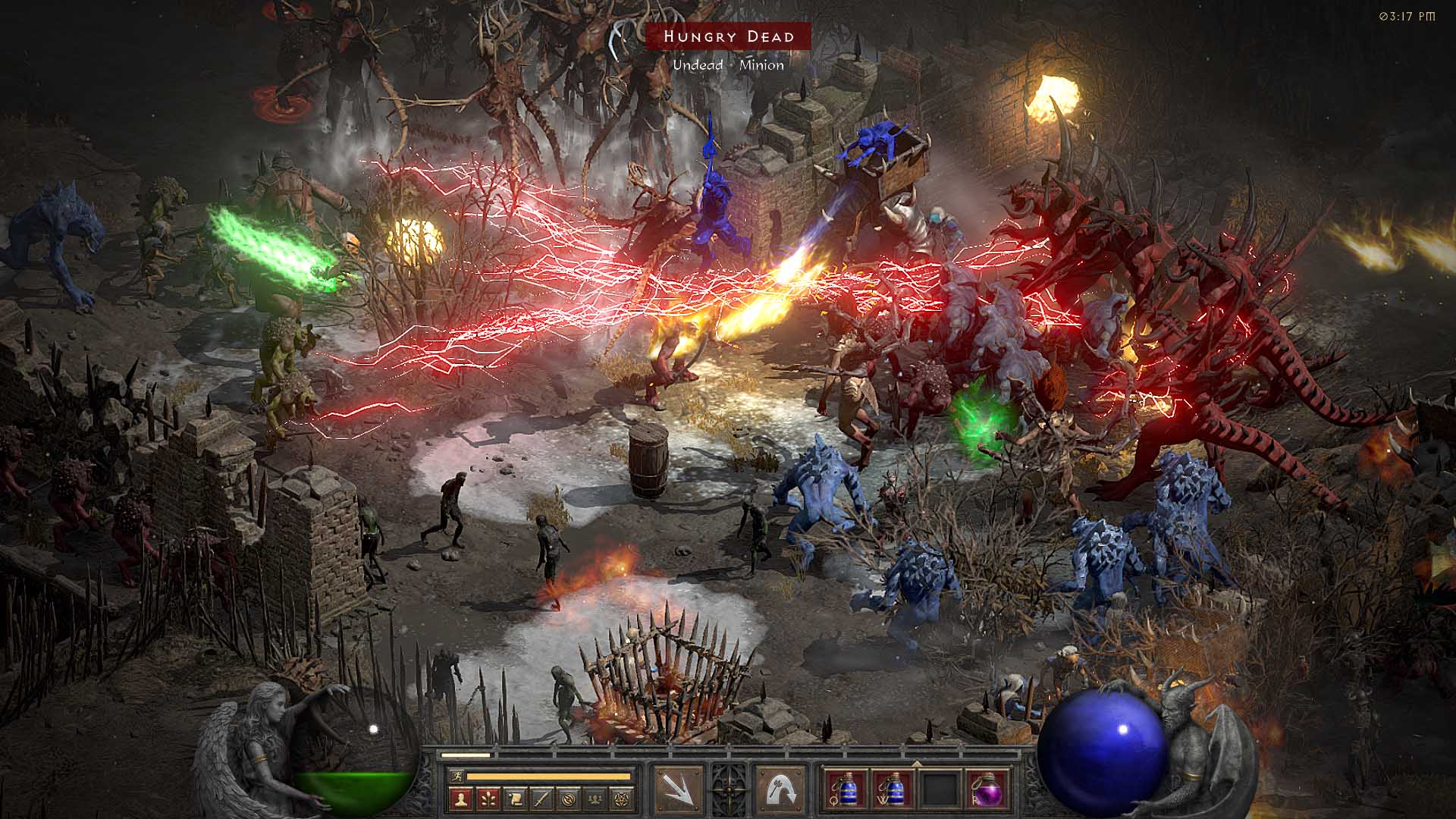1456x819 pixels.
Task: Open the quest log scroll icon
Action: pos(516,799)
